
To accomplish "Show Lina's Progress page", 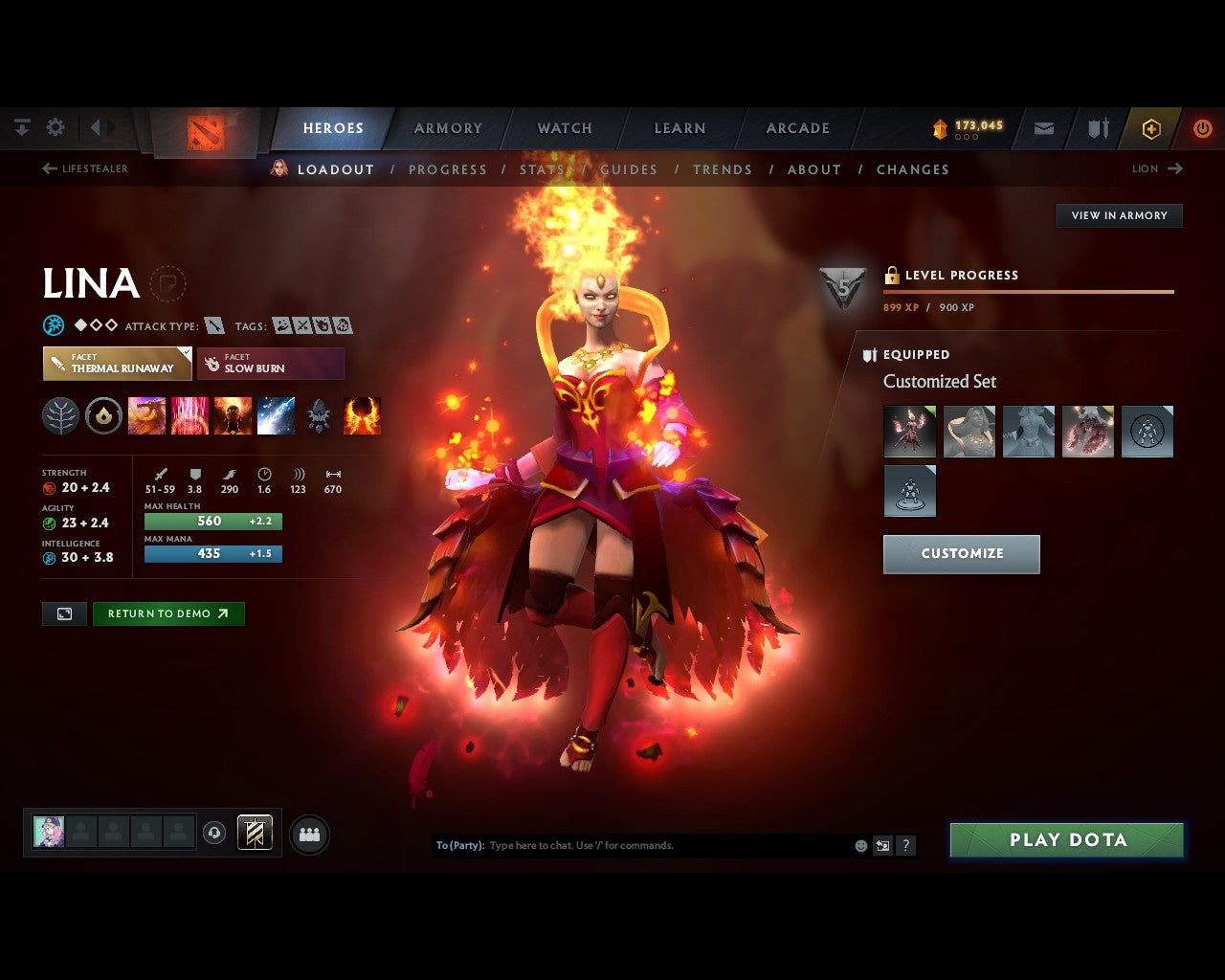I will (447, 169).
